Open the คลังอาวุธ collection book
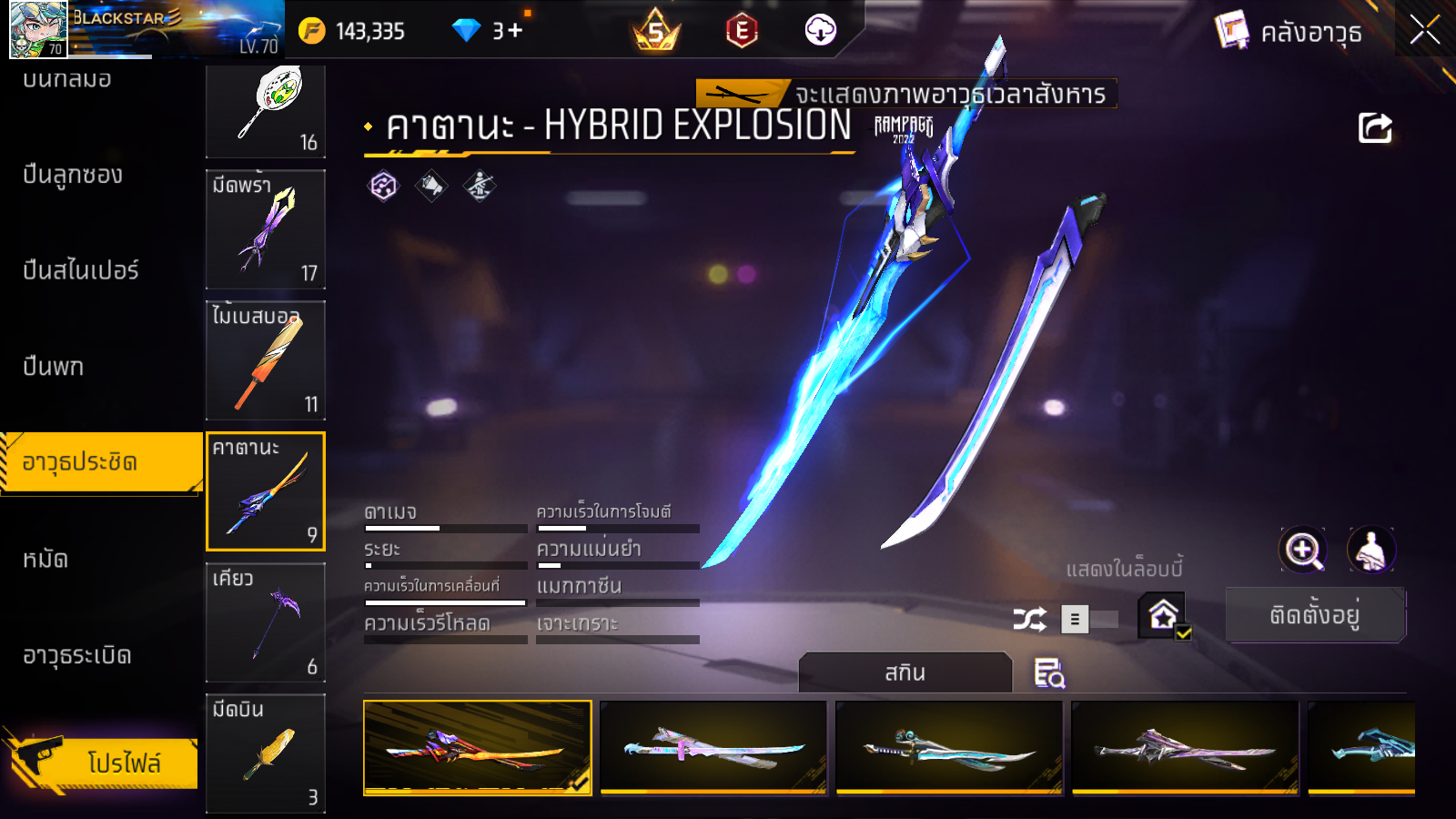This screenshot has height=819, width=1456. 1289,33
